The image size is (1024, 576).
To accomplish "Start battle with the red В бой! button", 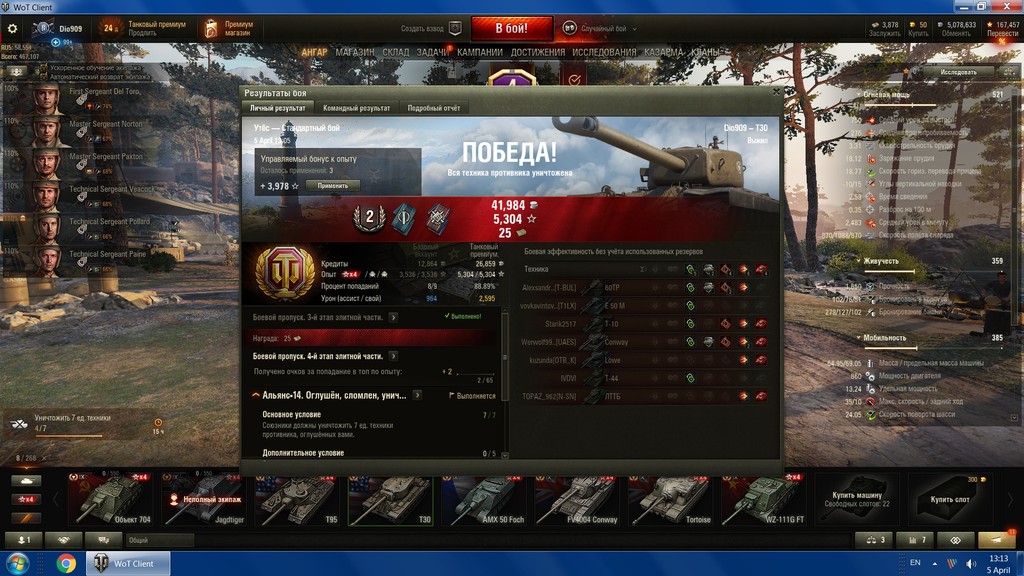I will click(x=512, y=28).
